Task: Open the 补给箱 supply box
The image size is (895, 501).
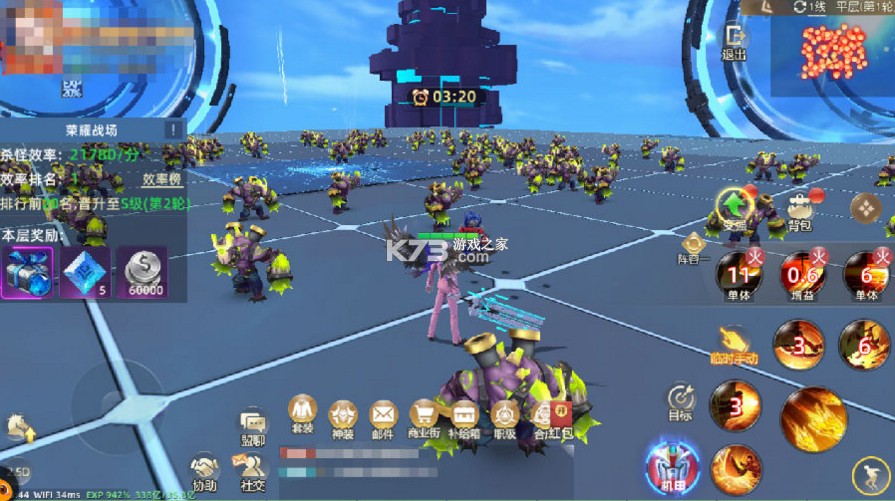Action: click(x=464, y=415)
